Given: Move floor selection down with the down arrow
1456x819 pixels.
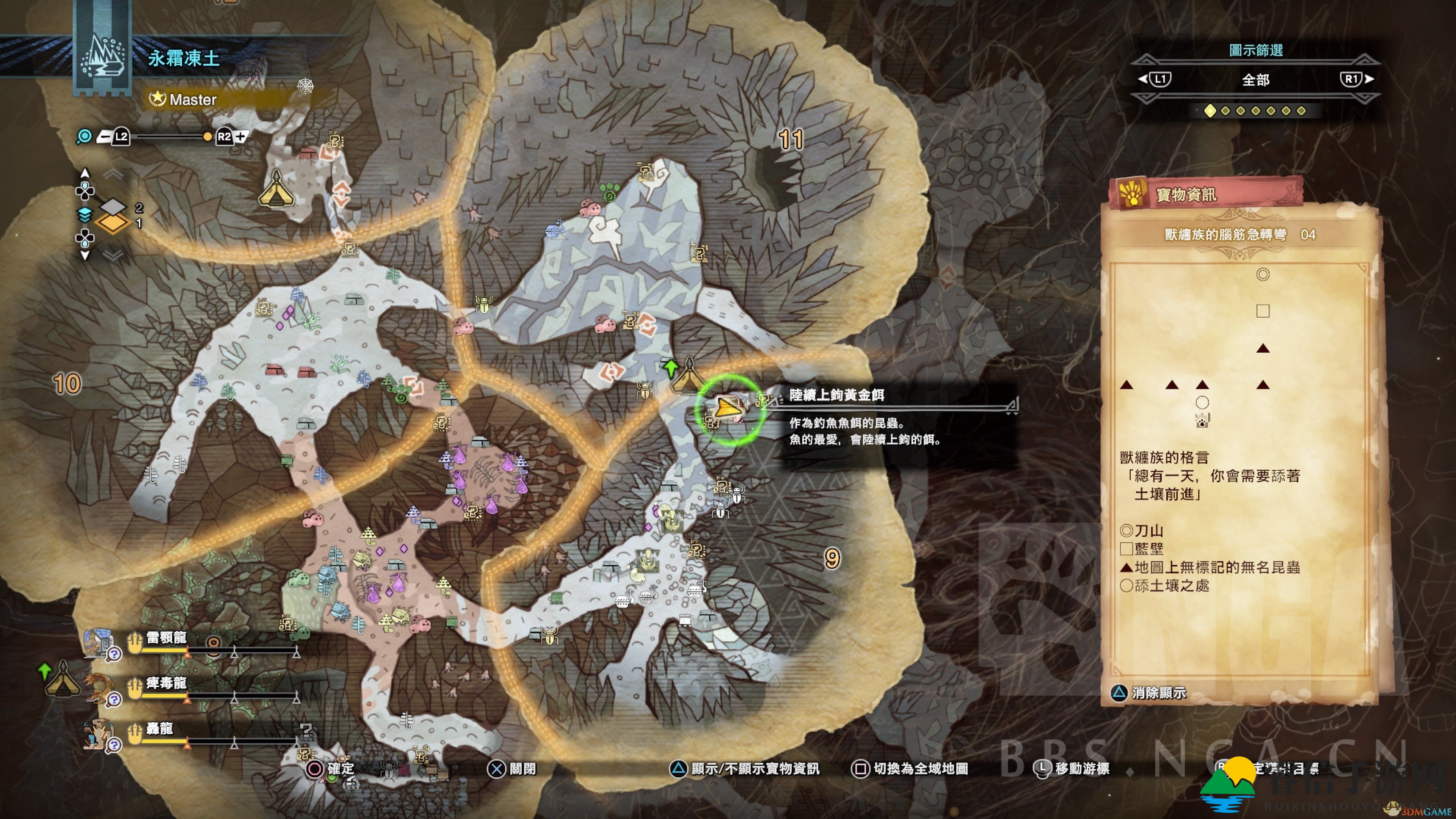Looking at the screenshot, I should click(85, 256).
